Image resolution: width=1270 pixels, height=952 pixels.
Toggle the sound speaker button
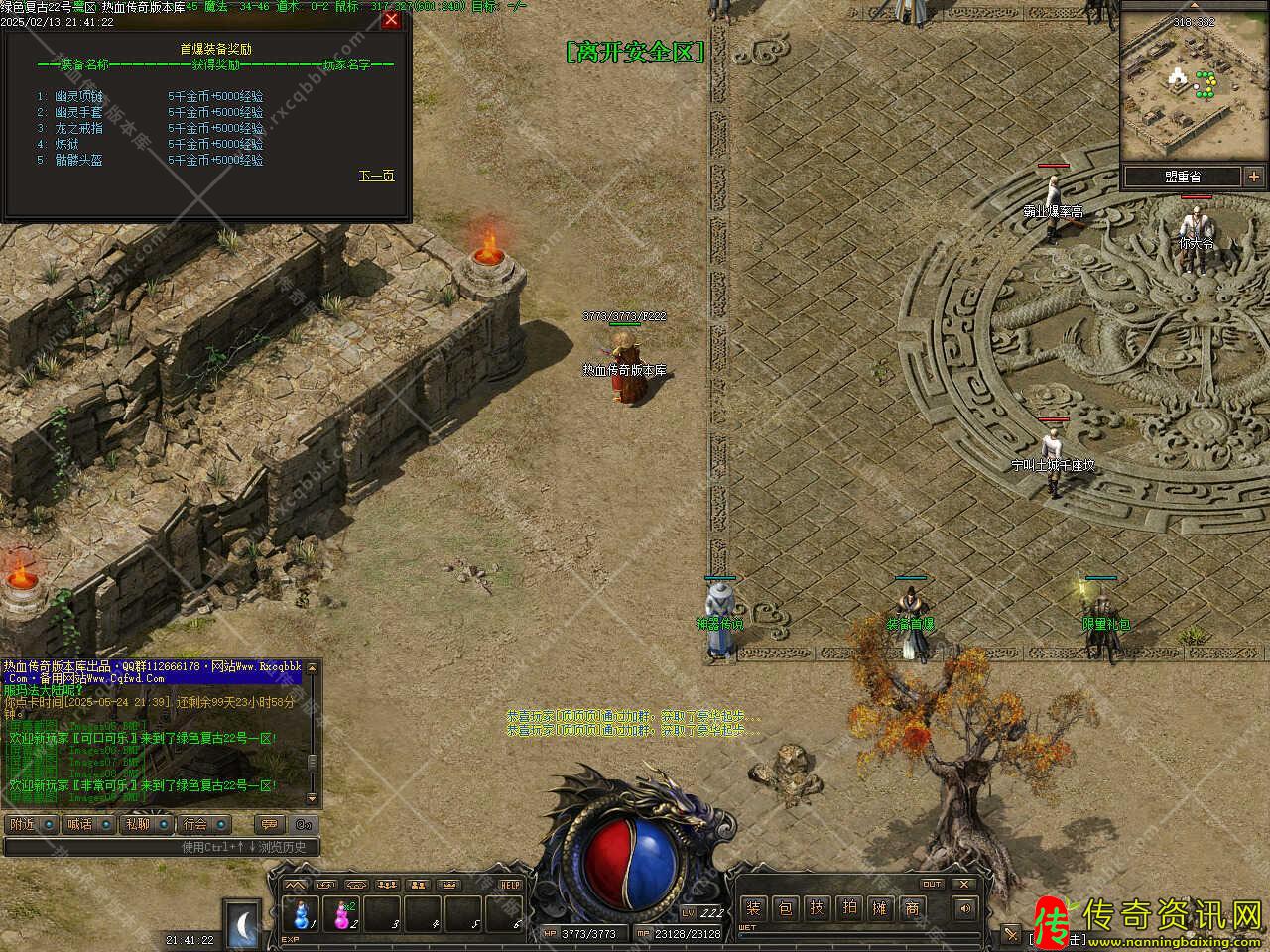pyautogui.click(x=963, y=907)
